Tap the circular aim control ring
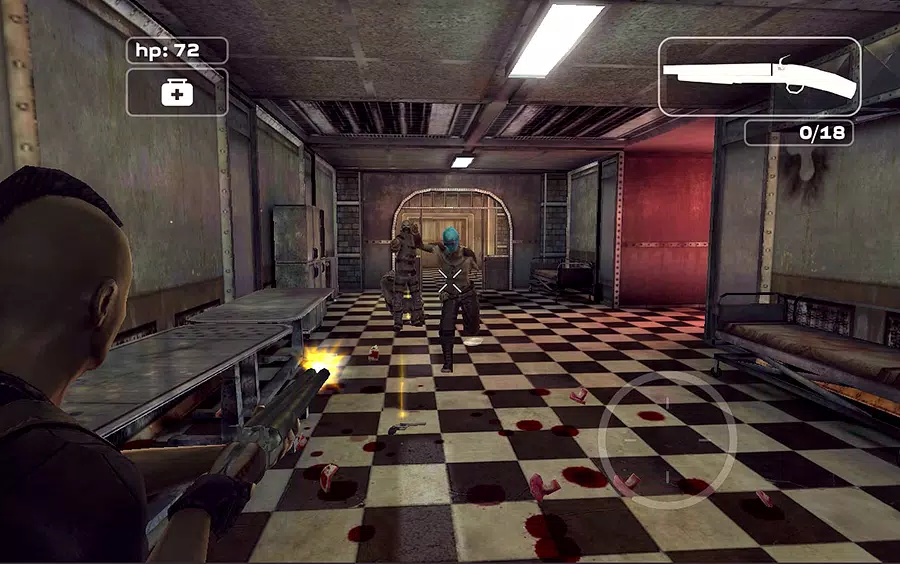This screenshot has width=900, height=564. pyautogui.click(x=667, y=440)
